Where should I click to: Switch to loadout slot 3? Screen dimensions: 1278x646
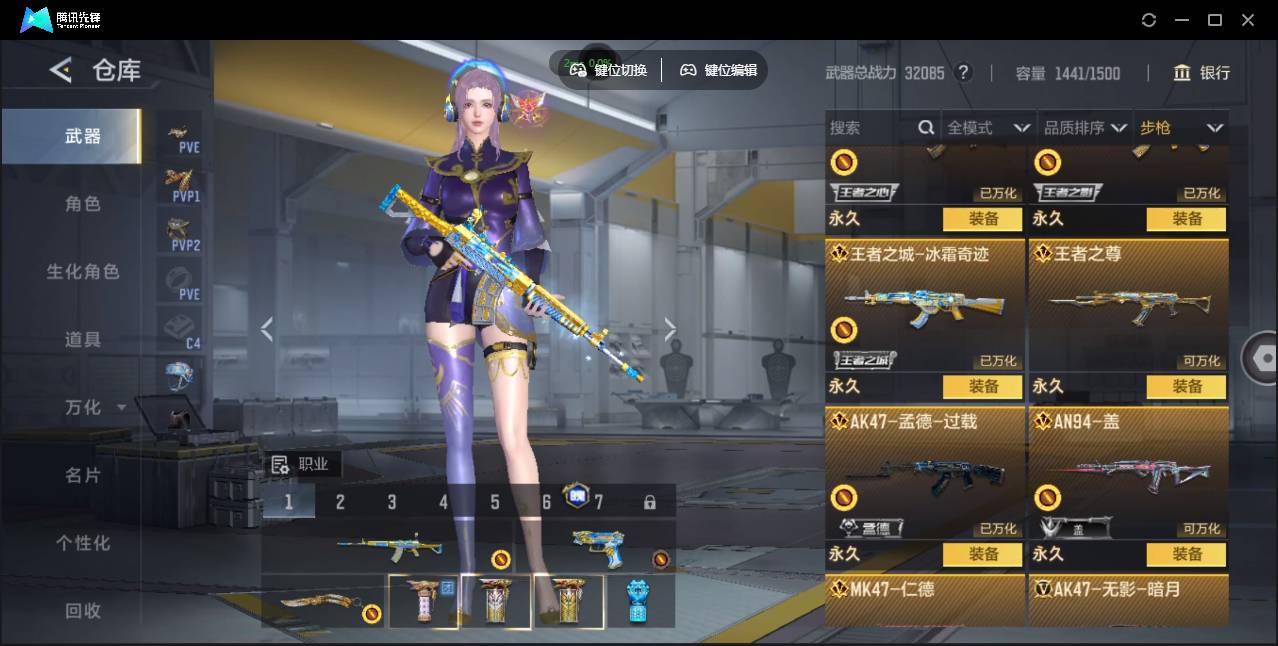click(x=392, y=502)
